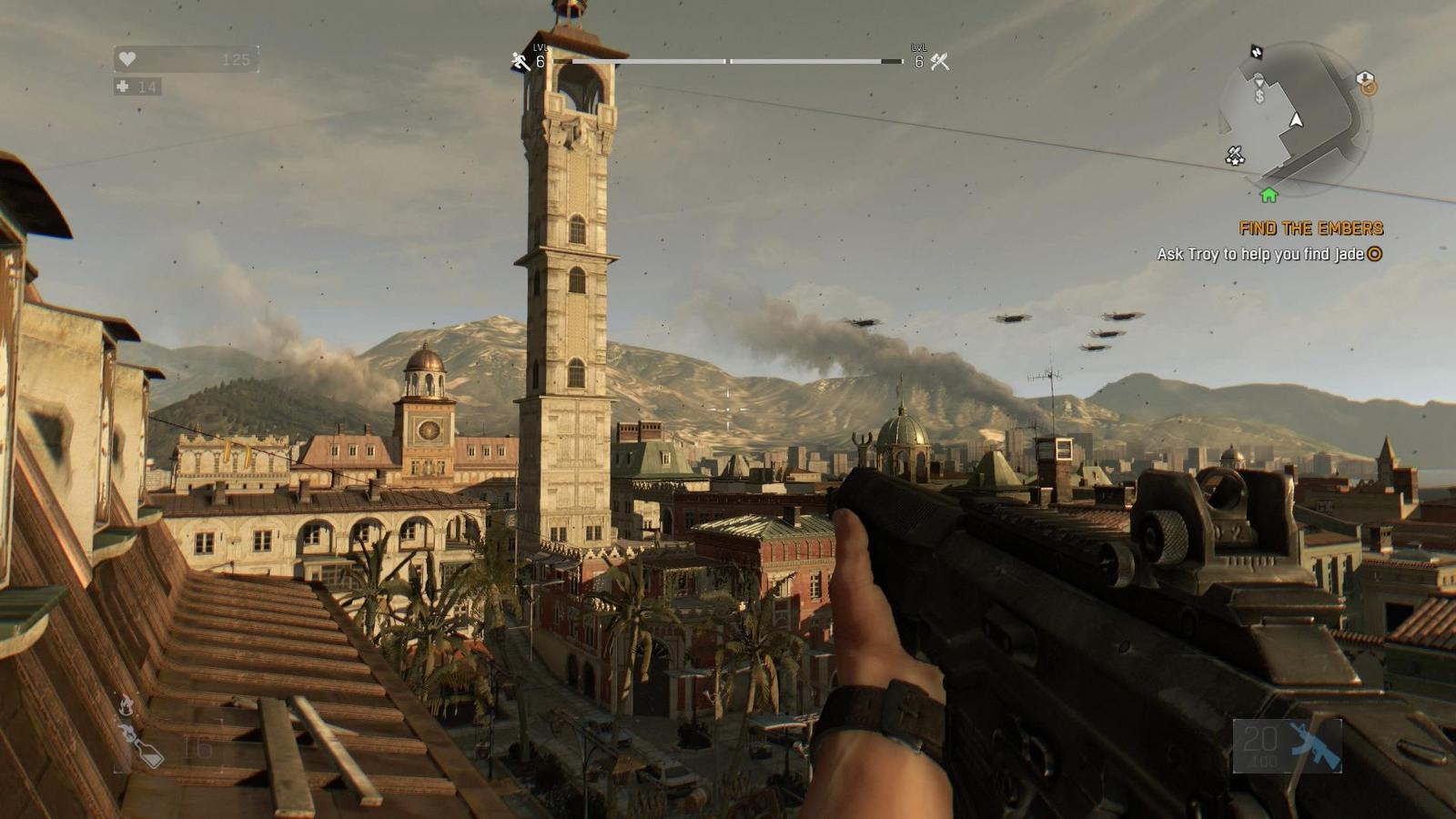Select the crossed tools and stars minimap marker

1234,157
